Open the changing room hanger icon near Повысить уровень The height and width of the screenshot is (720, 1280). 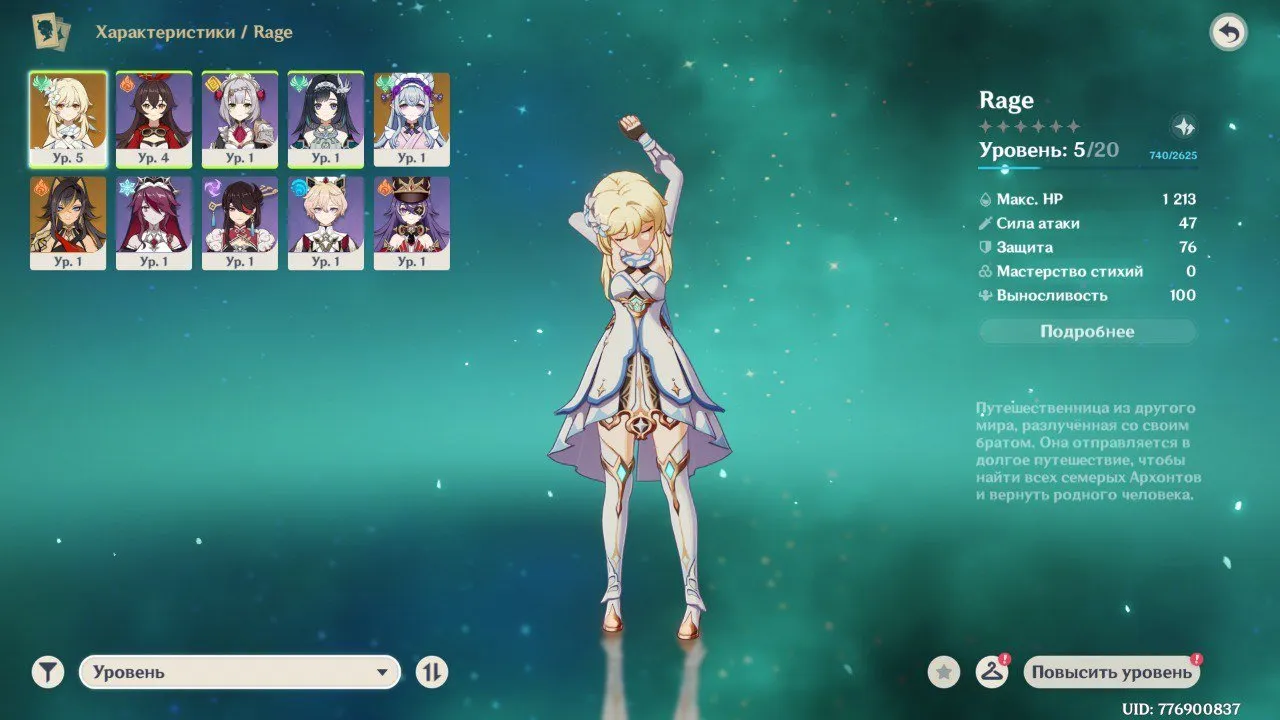[x=993, y=672]
